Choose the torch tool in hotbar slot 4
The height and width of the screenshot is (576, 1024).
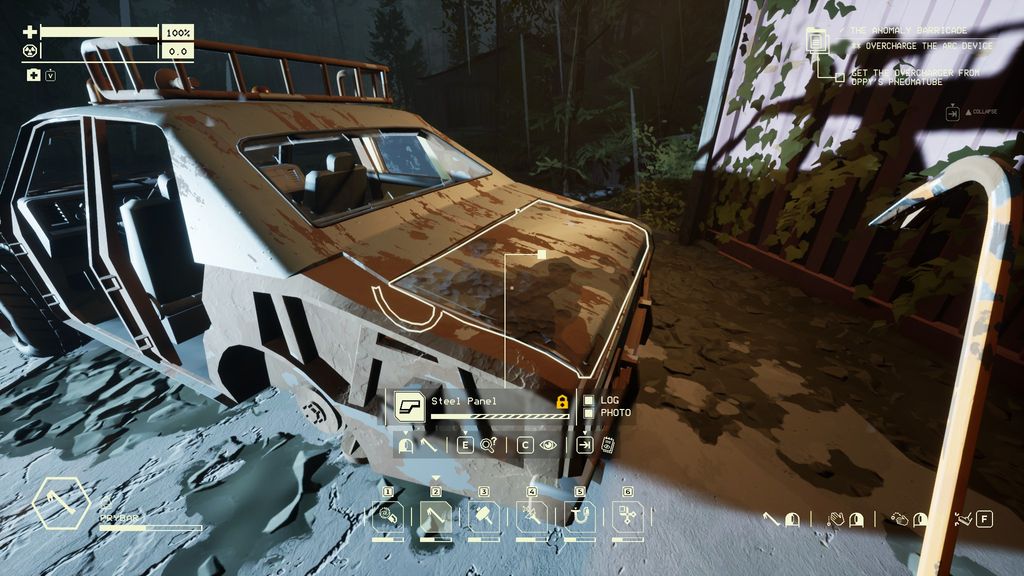pos(531,517)
